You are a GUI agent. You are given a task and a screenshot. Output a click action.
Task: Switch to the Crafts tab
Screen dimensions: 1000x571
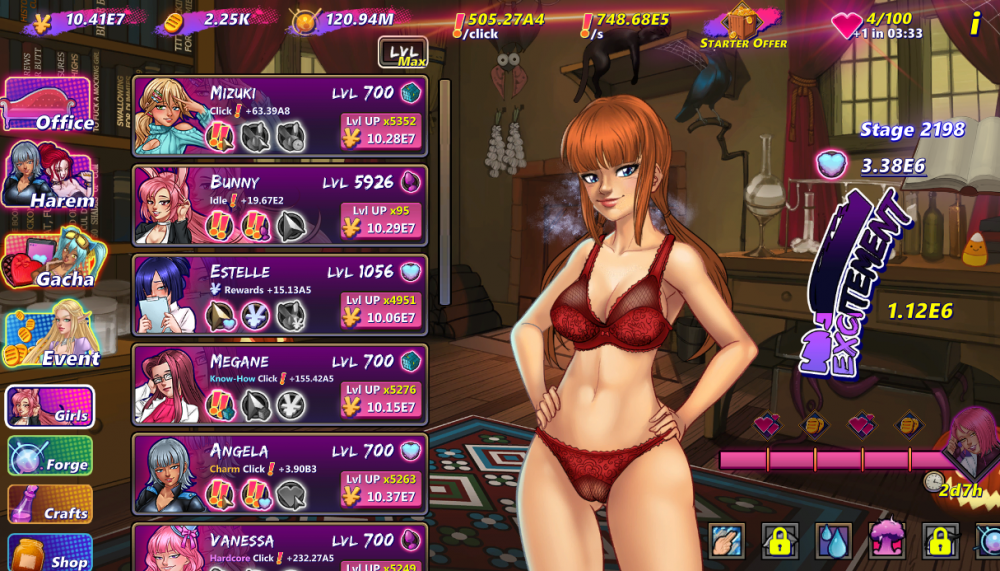coord(50,505)
